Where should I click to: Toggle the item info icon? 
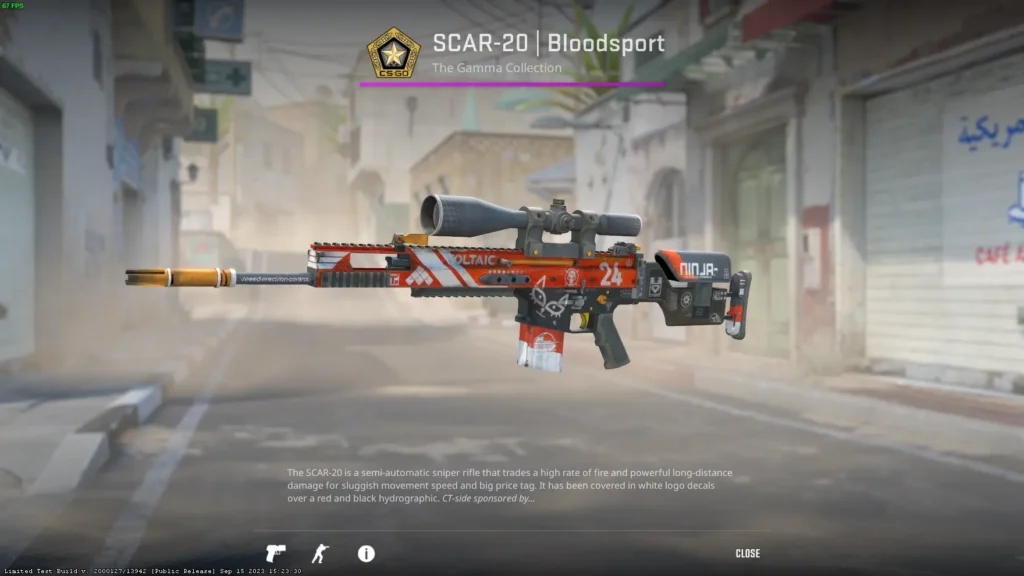(366, 553)
